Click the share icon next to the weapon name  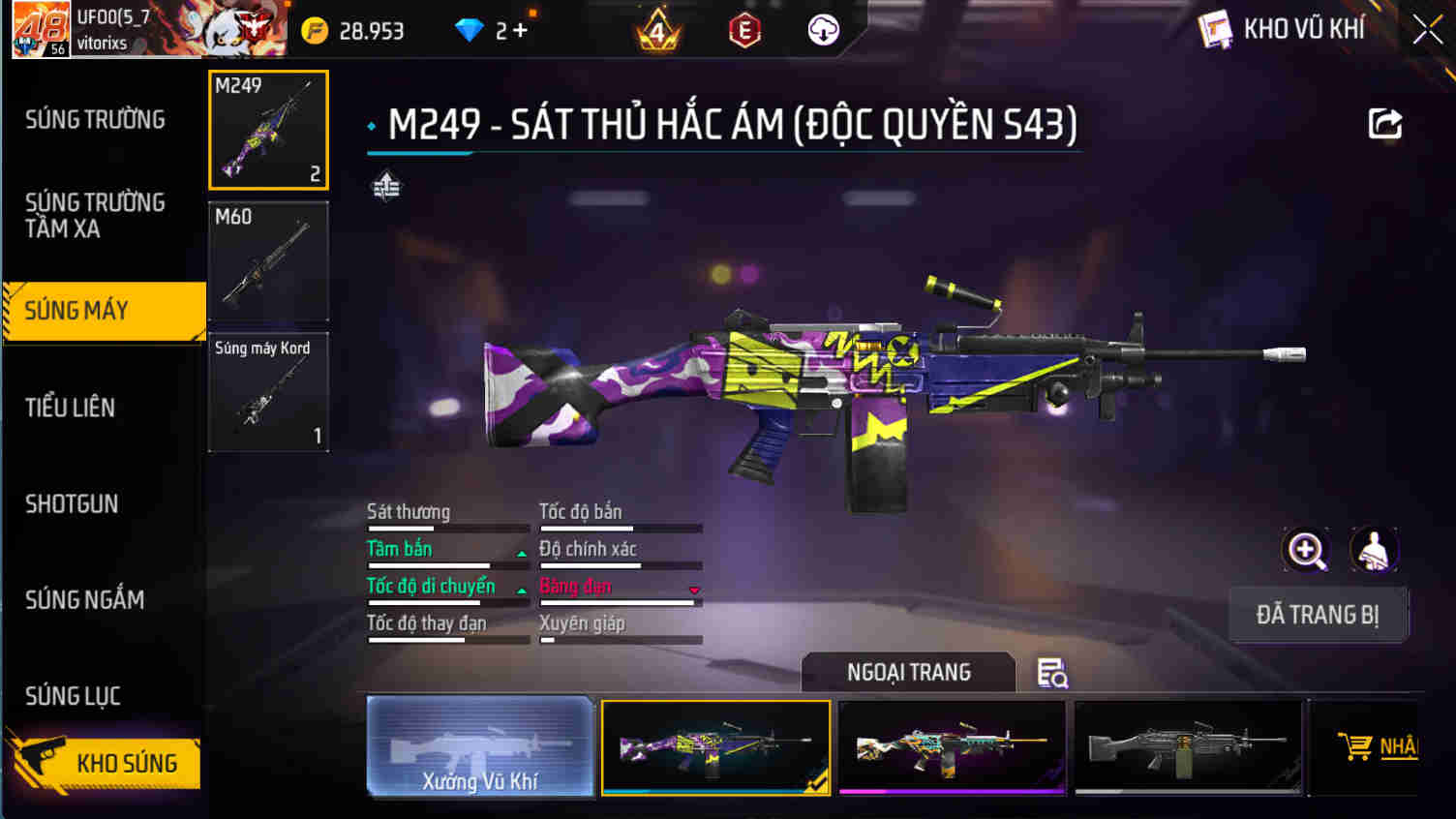tap(1384, 123)
